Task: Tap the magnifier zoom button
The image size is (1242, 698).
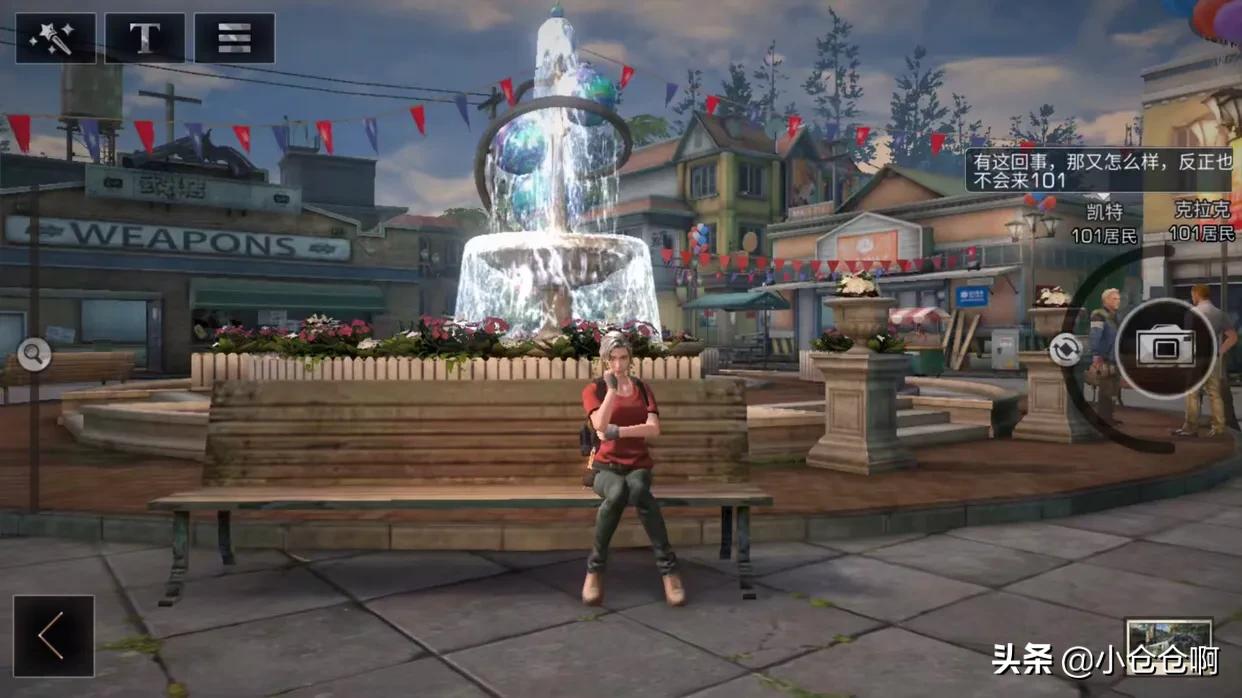Action: click(x=34, y=354)
